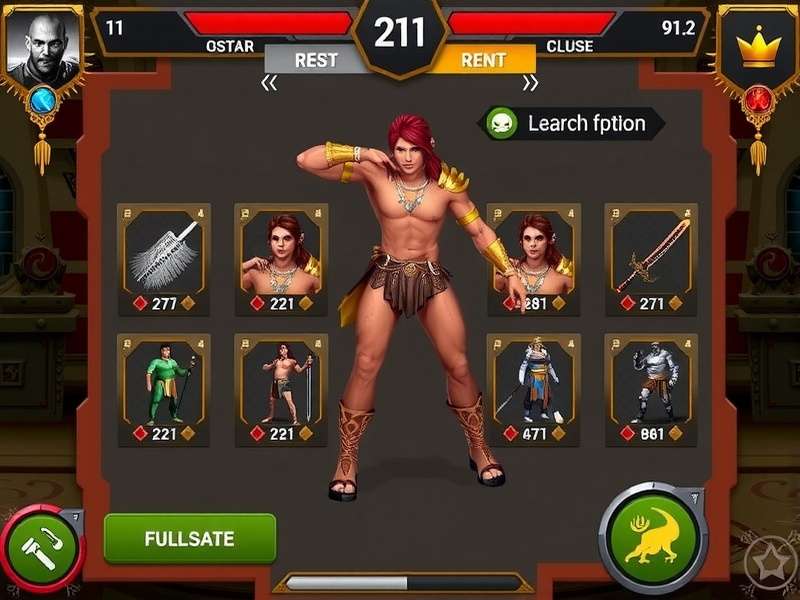
Task: Click the right double-arrow under RENT
Action: (x=529, y=84)
